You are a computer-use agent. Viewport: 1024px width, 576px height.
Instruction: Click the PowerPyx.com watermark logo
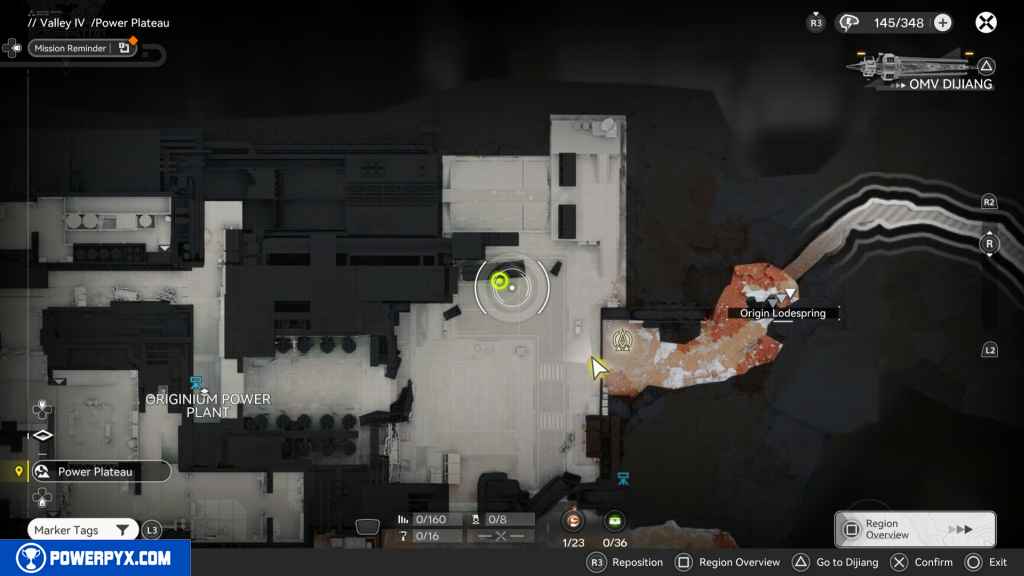(x=94, y=558)
